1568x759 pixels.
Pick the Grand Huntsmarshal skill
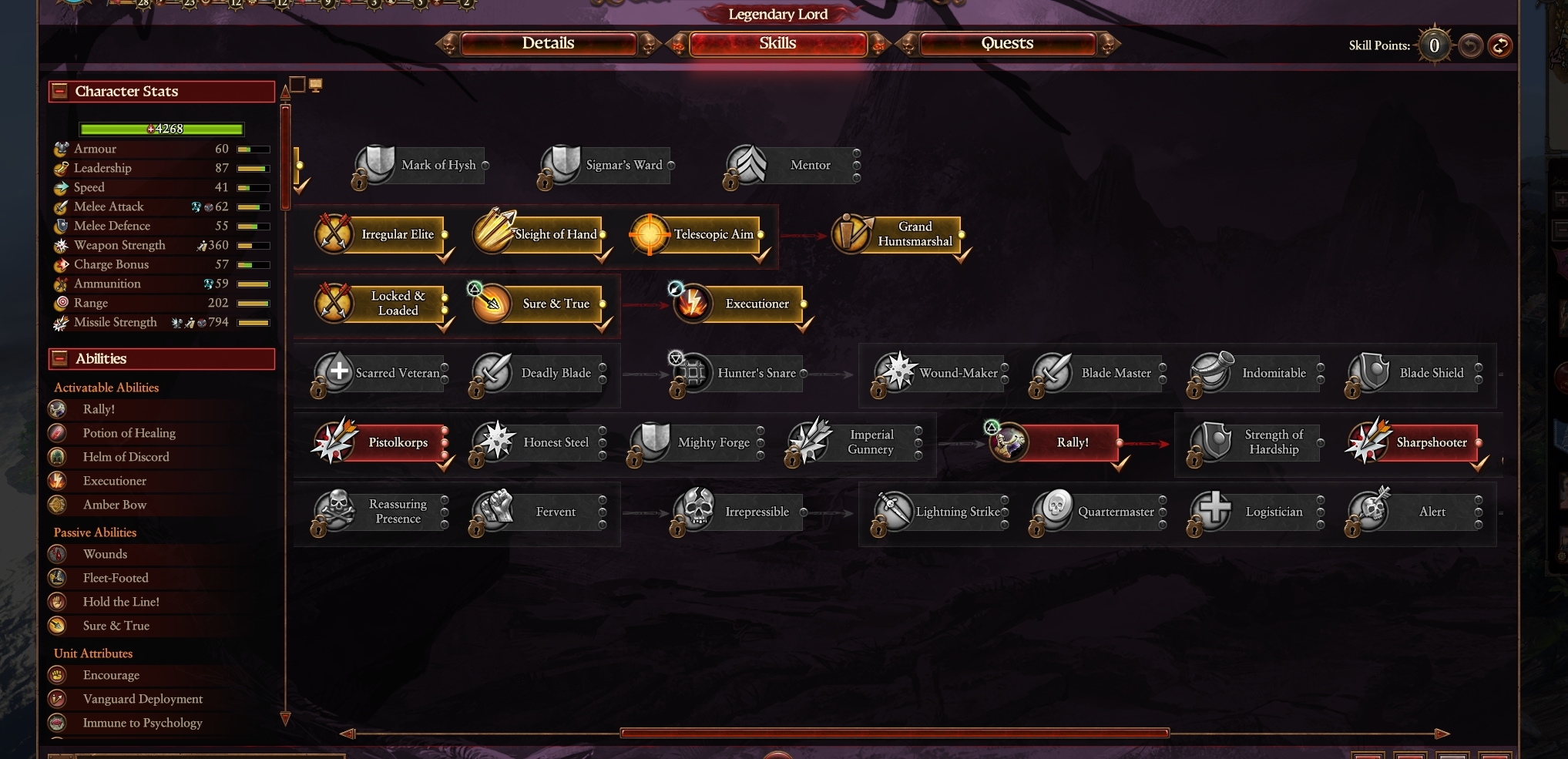coord(851,234)
